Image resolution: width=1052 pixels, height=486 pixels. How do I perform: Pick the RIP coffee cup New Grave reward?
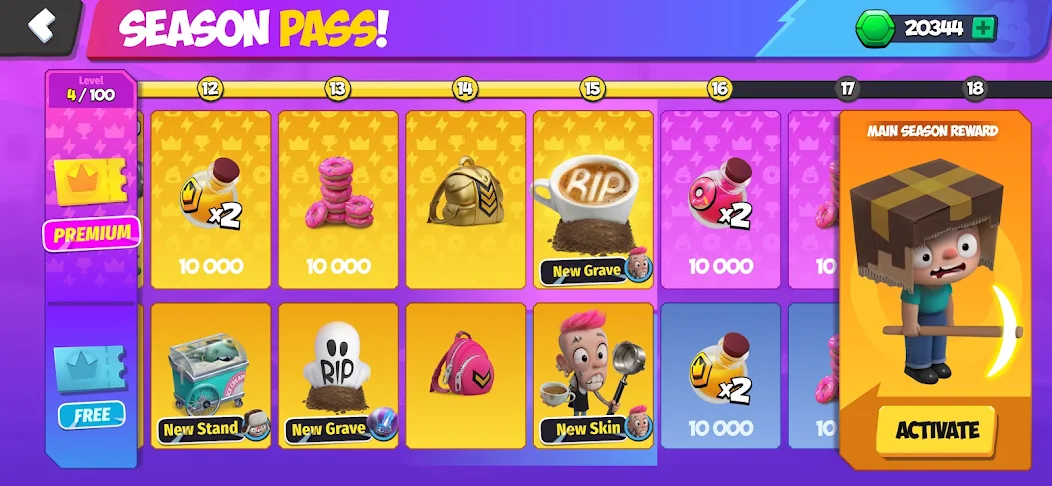click(x=593, y=198)
